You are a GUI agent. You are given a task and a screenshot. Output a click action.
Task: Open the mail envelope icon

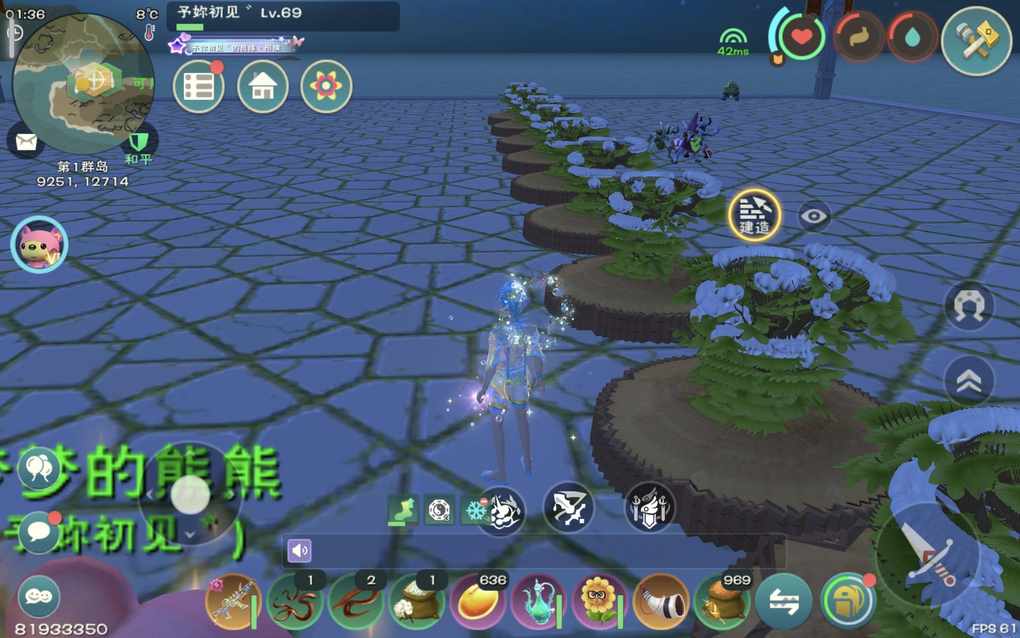click(25, 140)
